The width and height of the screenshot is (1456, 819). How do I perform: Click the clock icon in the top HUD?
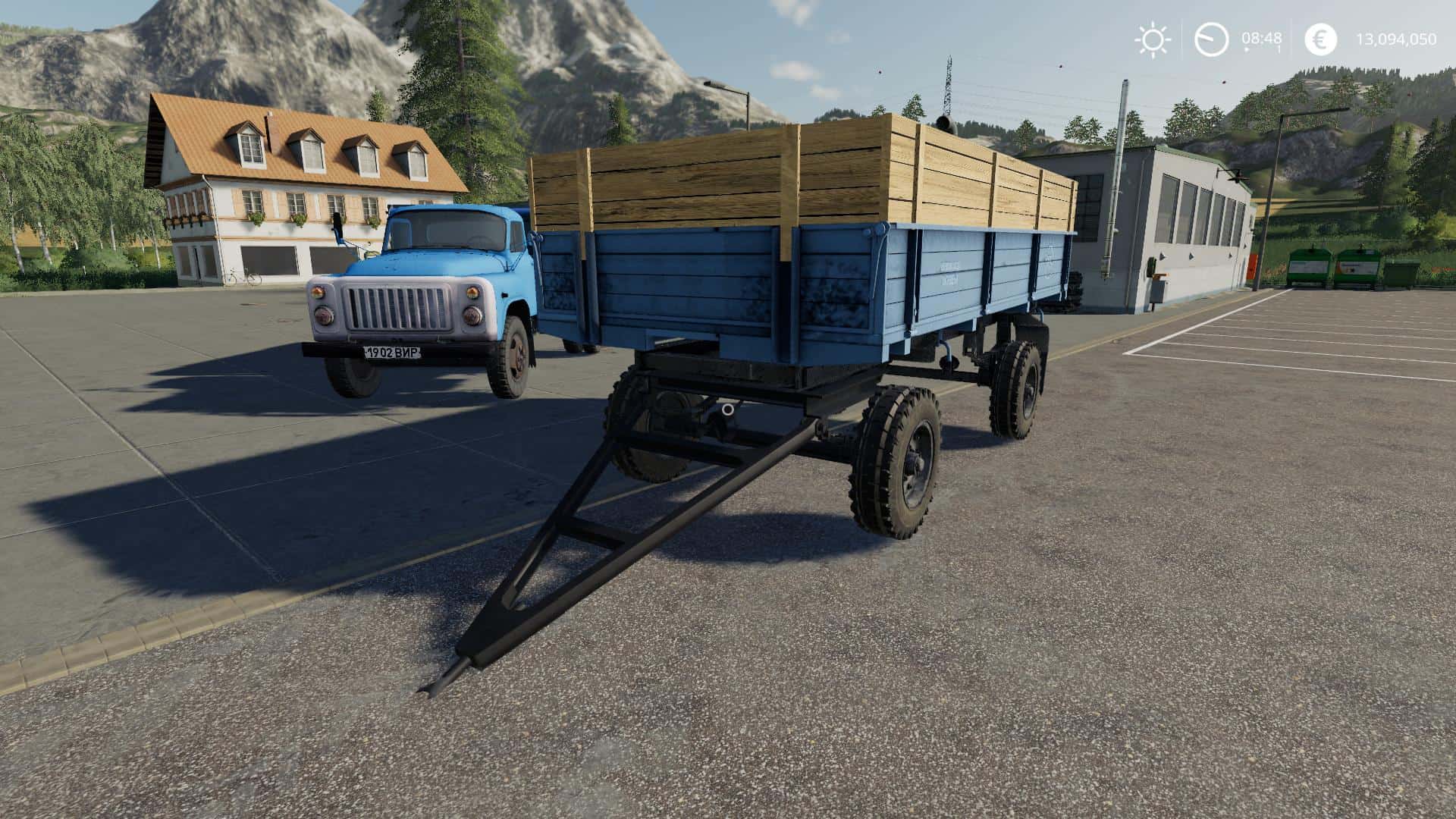[x=1213, y=39]
